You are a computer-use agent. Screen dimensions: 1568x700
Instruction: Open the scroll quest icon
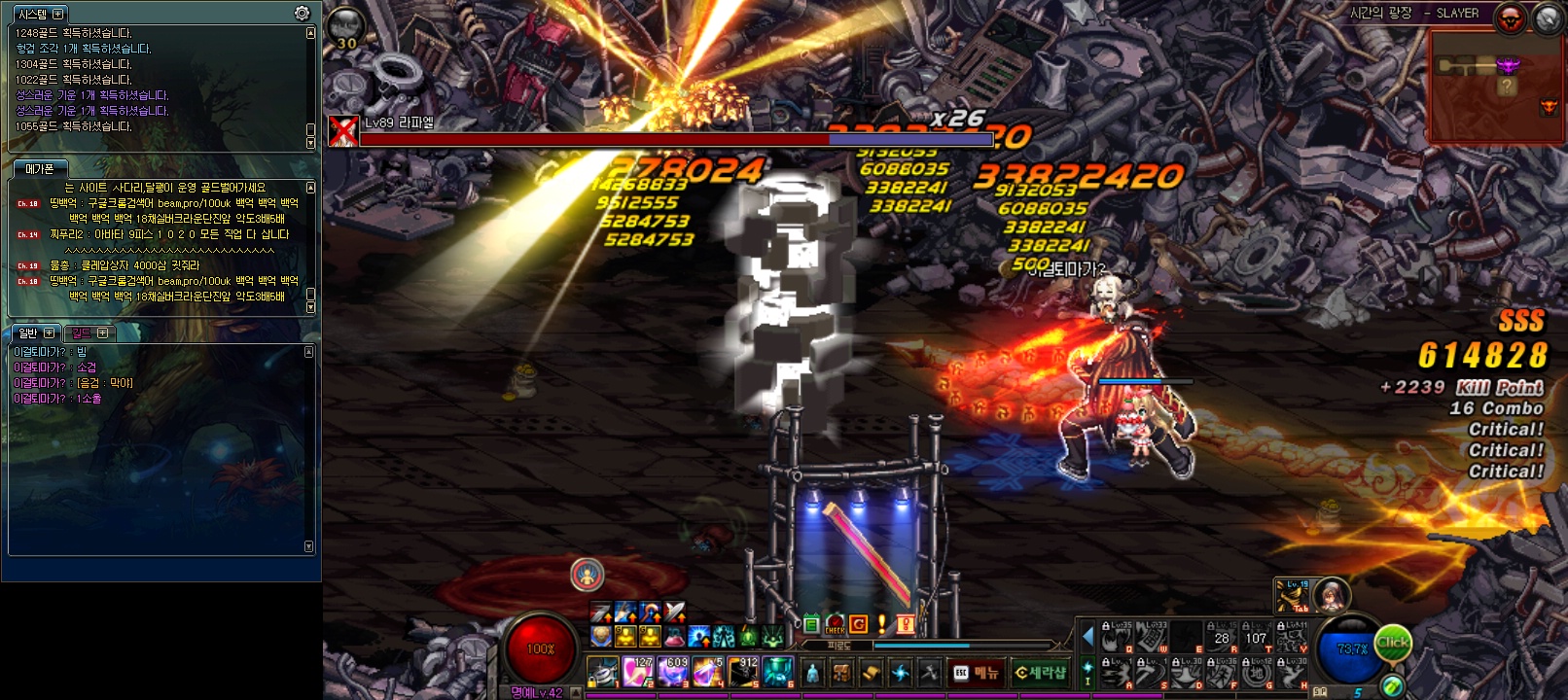872,673
